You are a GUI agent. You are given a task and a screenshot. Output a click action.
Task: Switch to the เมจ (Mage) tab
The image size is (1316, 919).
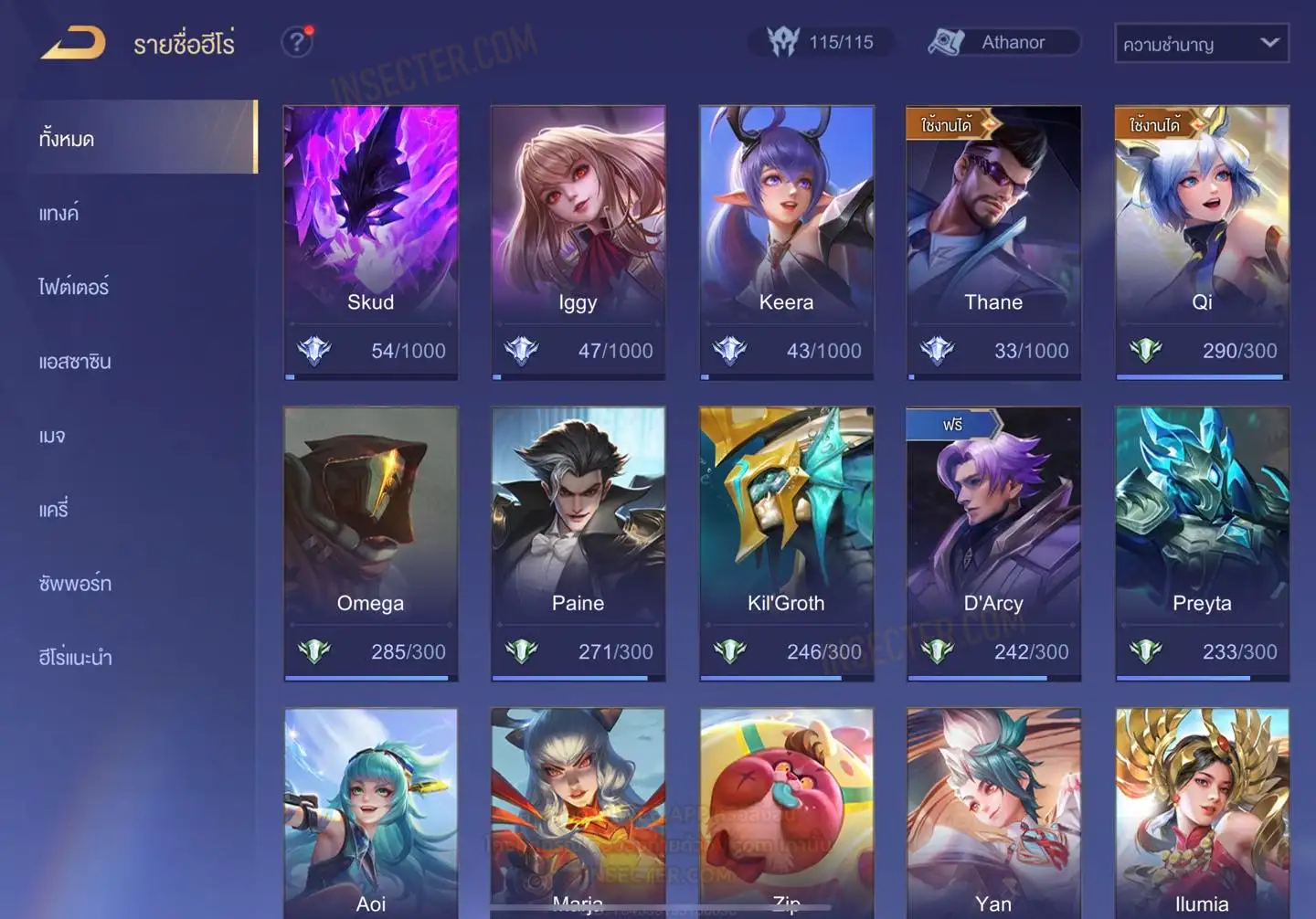click(52, 436)
